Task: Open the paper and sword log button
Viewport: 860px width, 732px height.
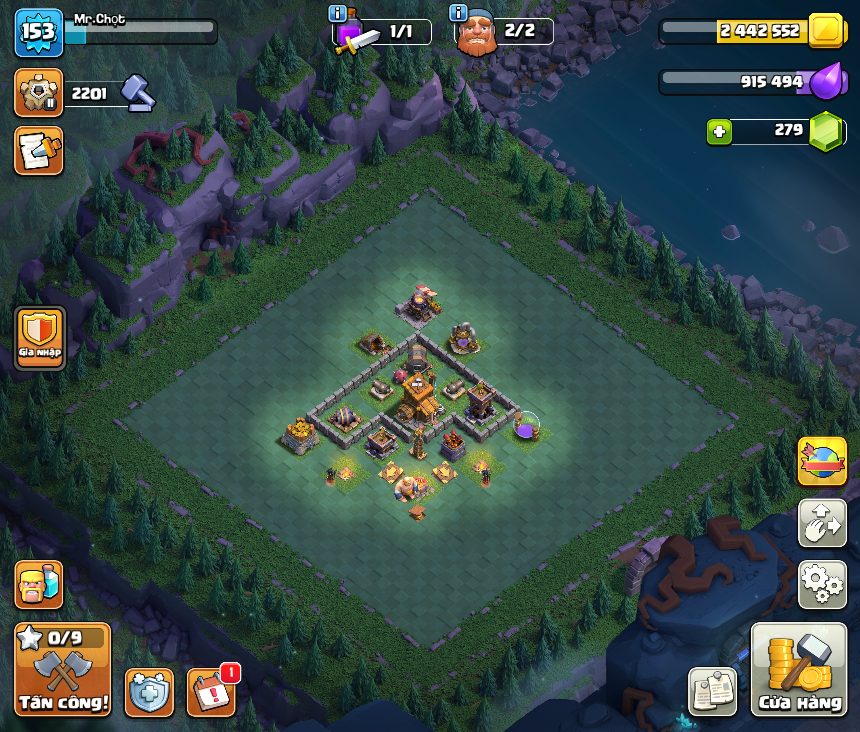Action: click(x=39, y=151)
